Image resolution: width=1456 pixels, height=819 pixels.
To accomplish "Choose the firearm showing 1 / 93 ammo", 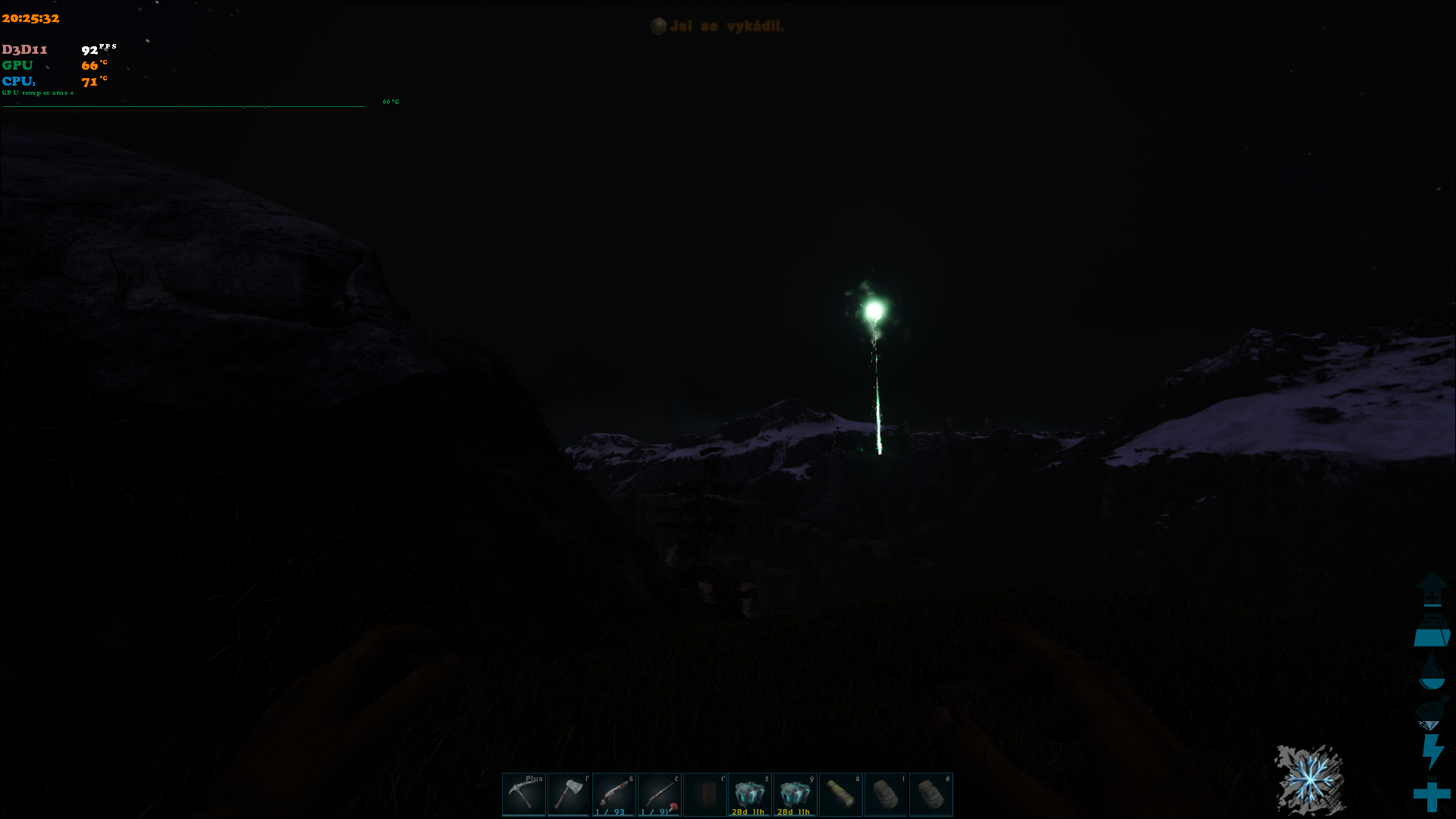I will point(614,794).
